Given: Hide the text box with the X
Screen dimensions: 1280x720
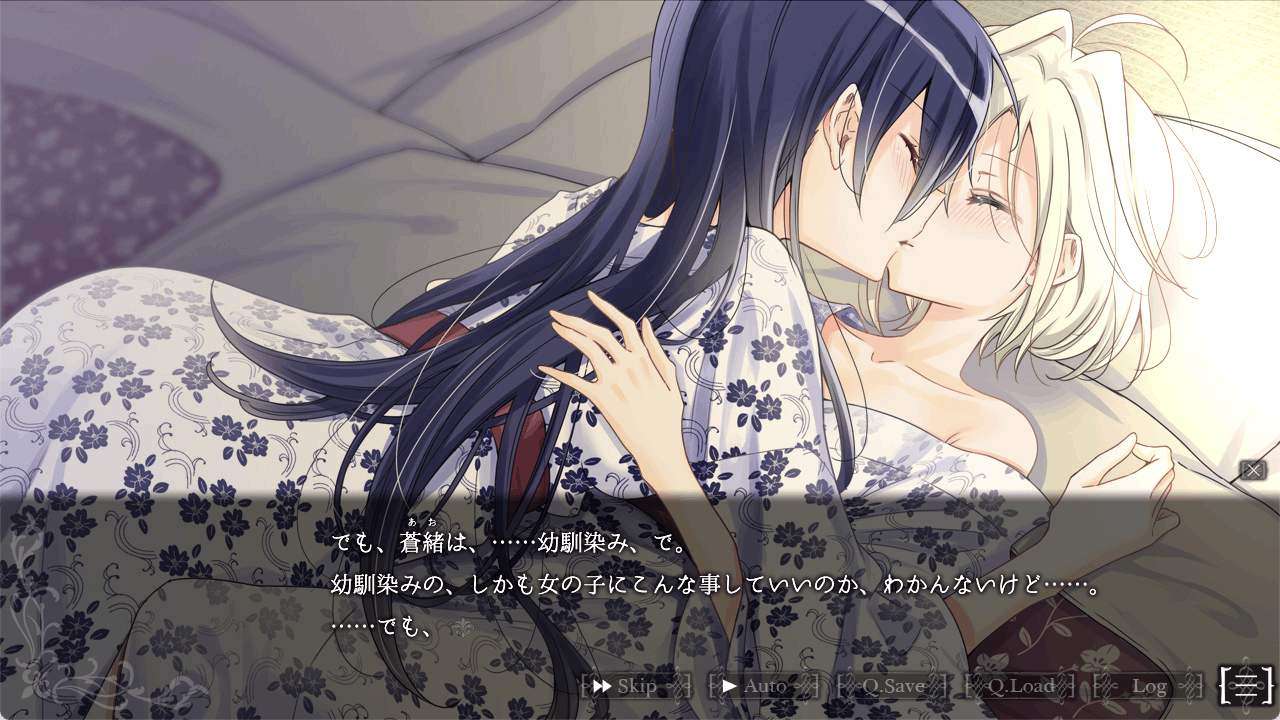Looking at the screenshot, I should 1253,470.
